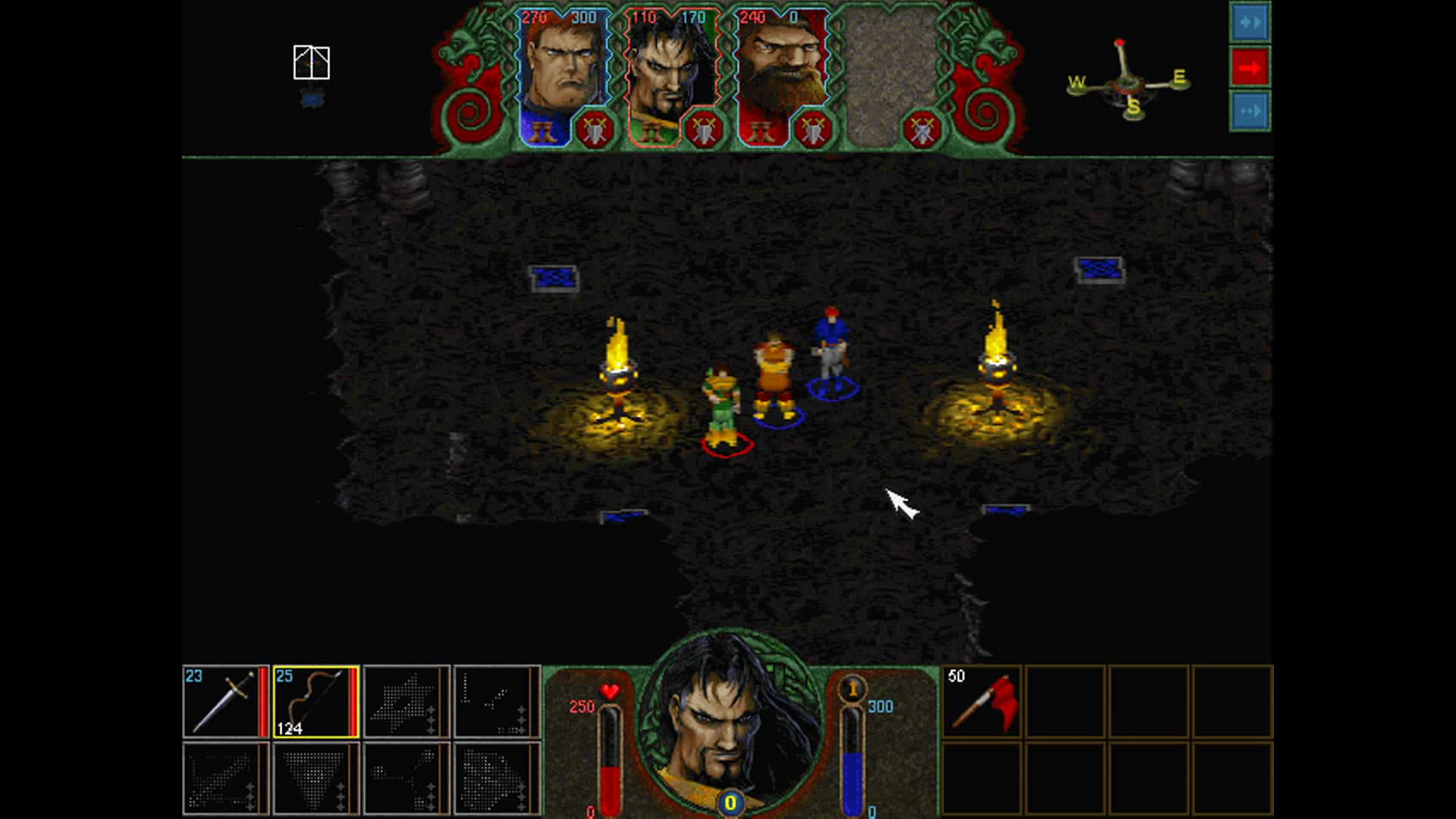Open the minimap icon top-left
The height and width of the screenshot is (819, 1456).
pyautogui.click(x=311, y=61)
